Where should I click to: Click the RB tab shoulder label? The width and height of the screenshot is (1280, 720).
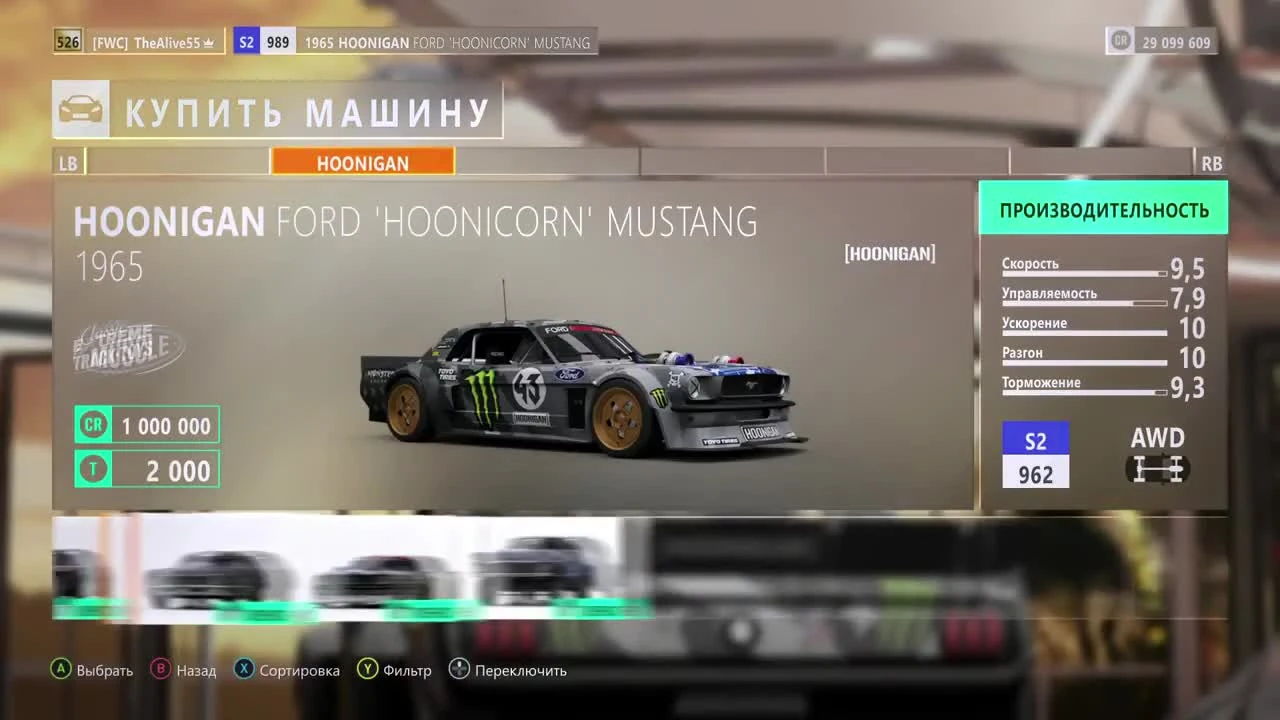click(1212, 162)
